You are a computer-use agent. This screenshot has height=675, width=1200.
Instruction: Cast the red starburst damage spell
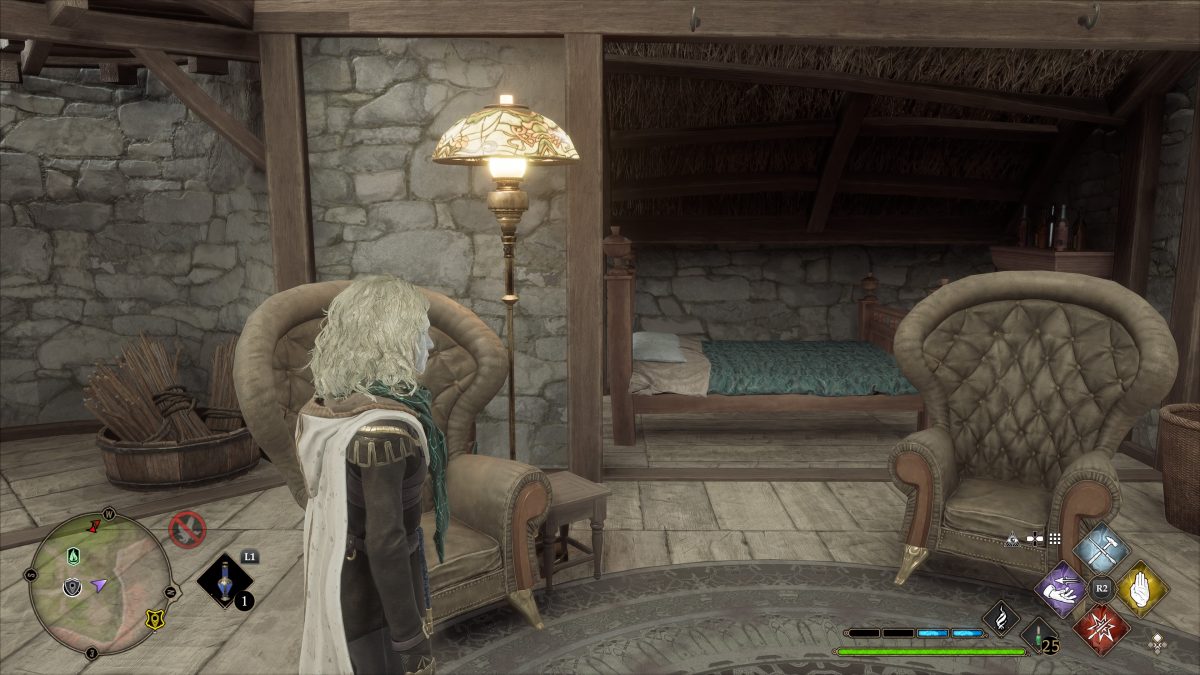(1101, 628)
